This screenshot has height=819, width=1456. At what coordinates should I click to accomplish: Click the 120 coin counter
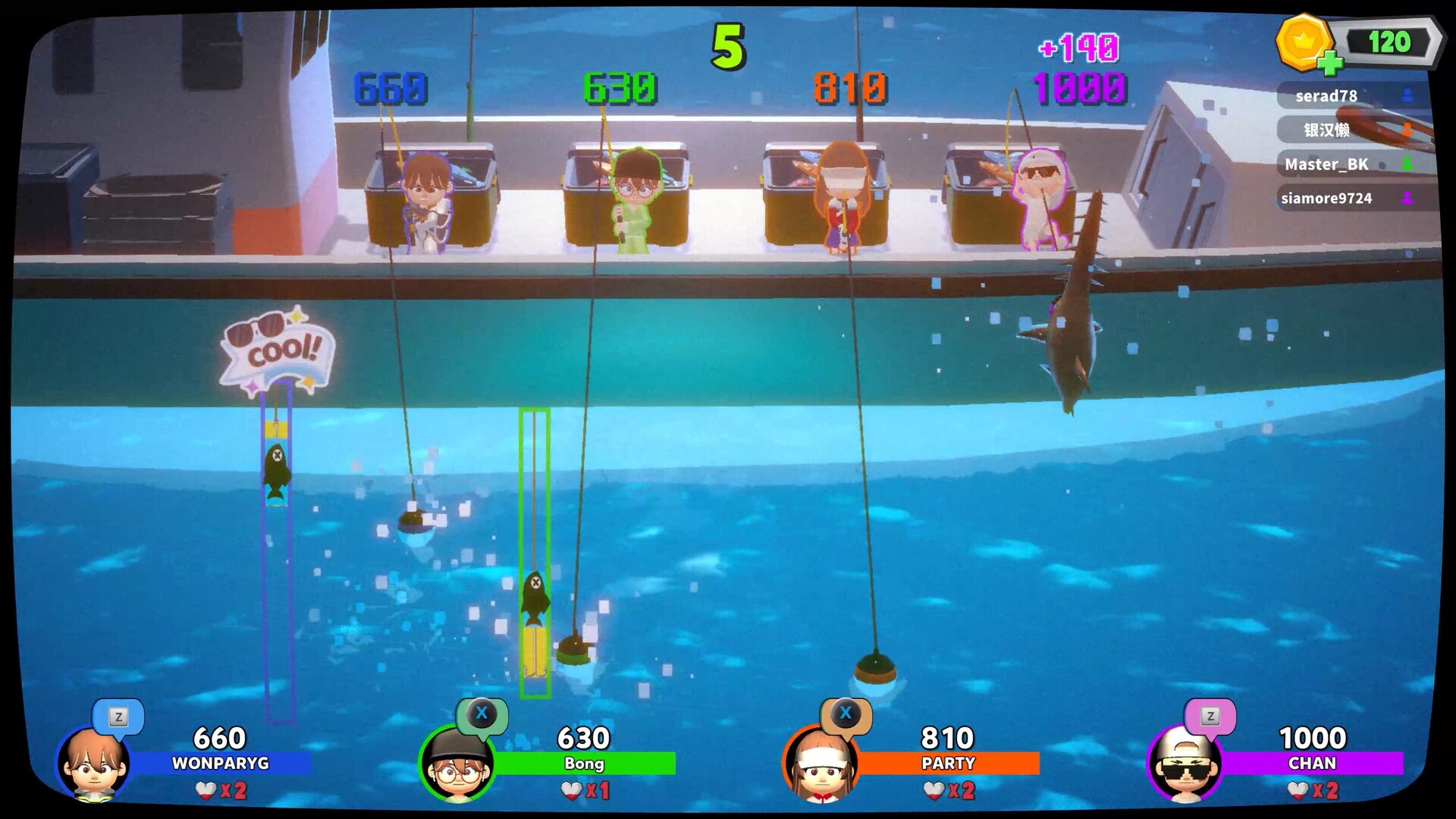click(x=1389, y=39)
